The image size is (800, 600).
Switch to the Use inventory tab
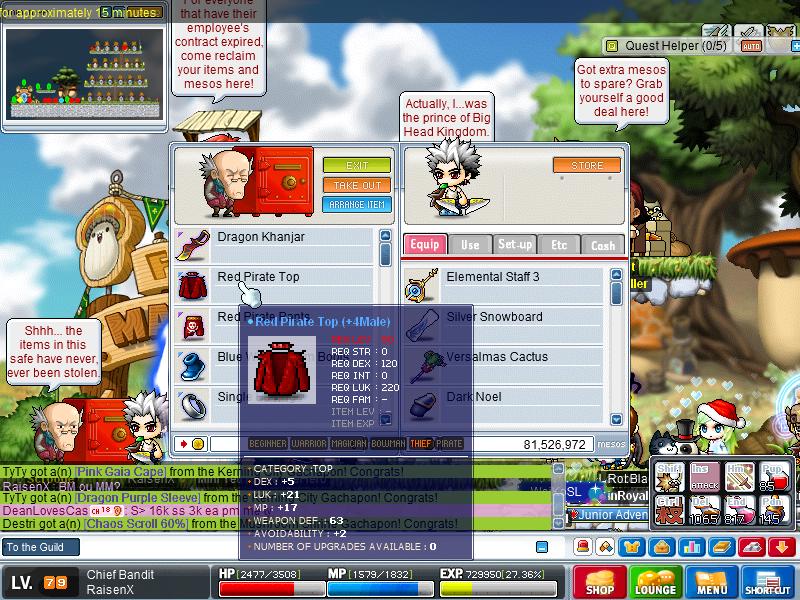(x=470, y=245)
